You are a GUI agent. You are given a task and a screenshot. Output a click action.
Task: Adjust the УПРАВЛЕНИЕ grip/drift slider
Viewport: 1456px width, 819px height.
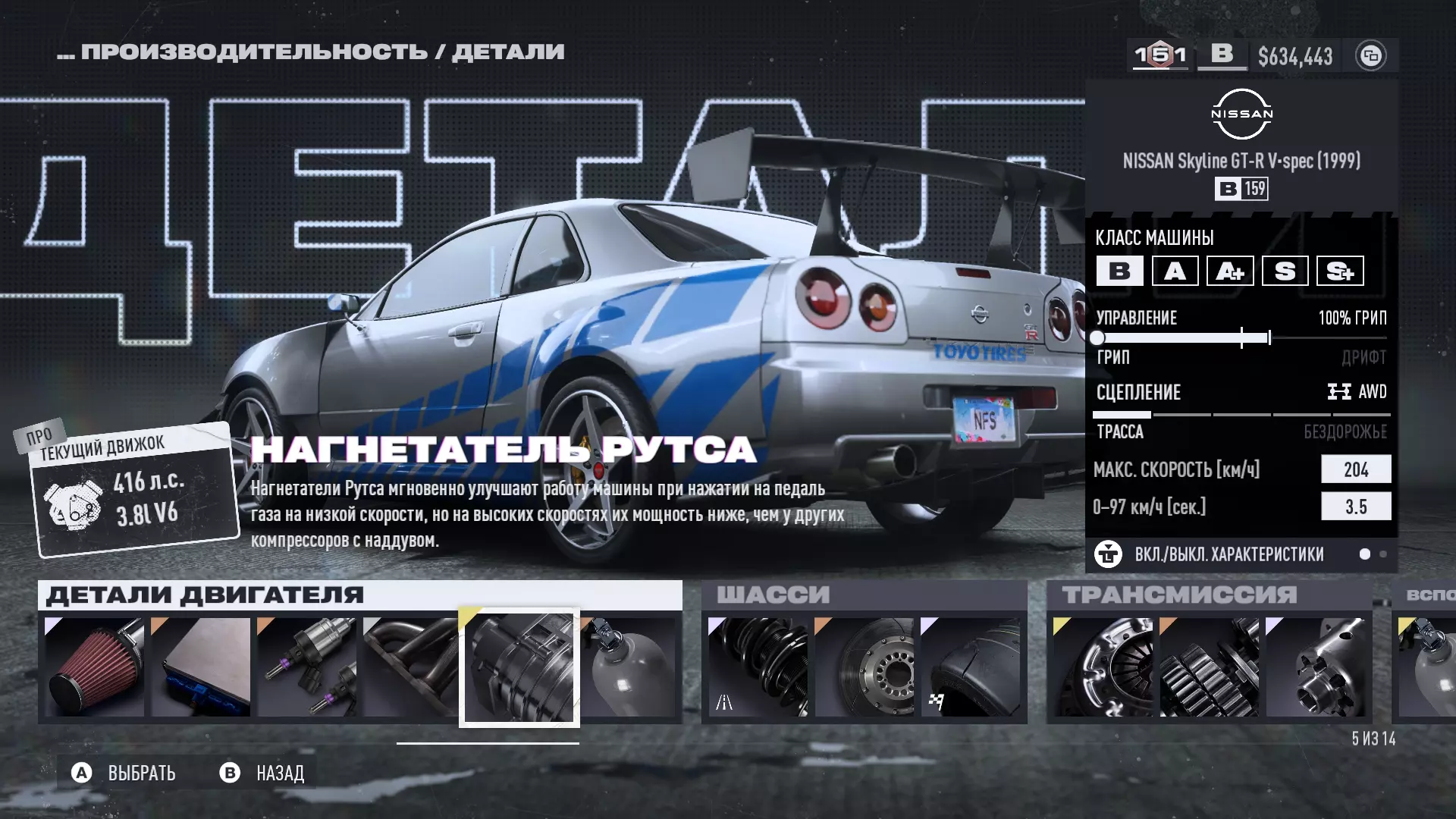pos(1241,338)
